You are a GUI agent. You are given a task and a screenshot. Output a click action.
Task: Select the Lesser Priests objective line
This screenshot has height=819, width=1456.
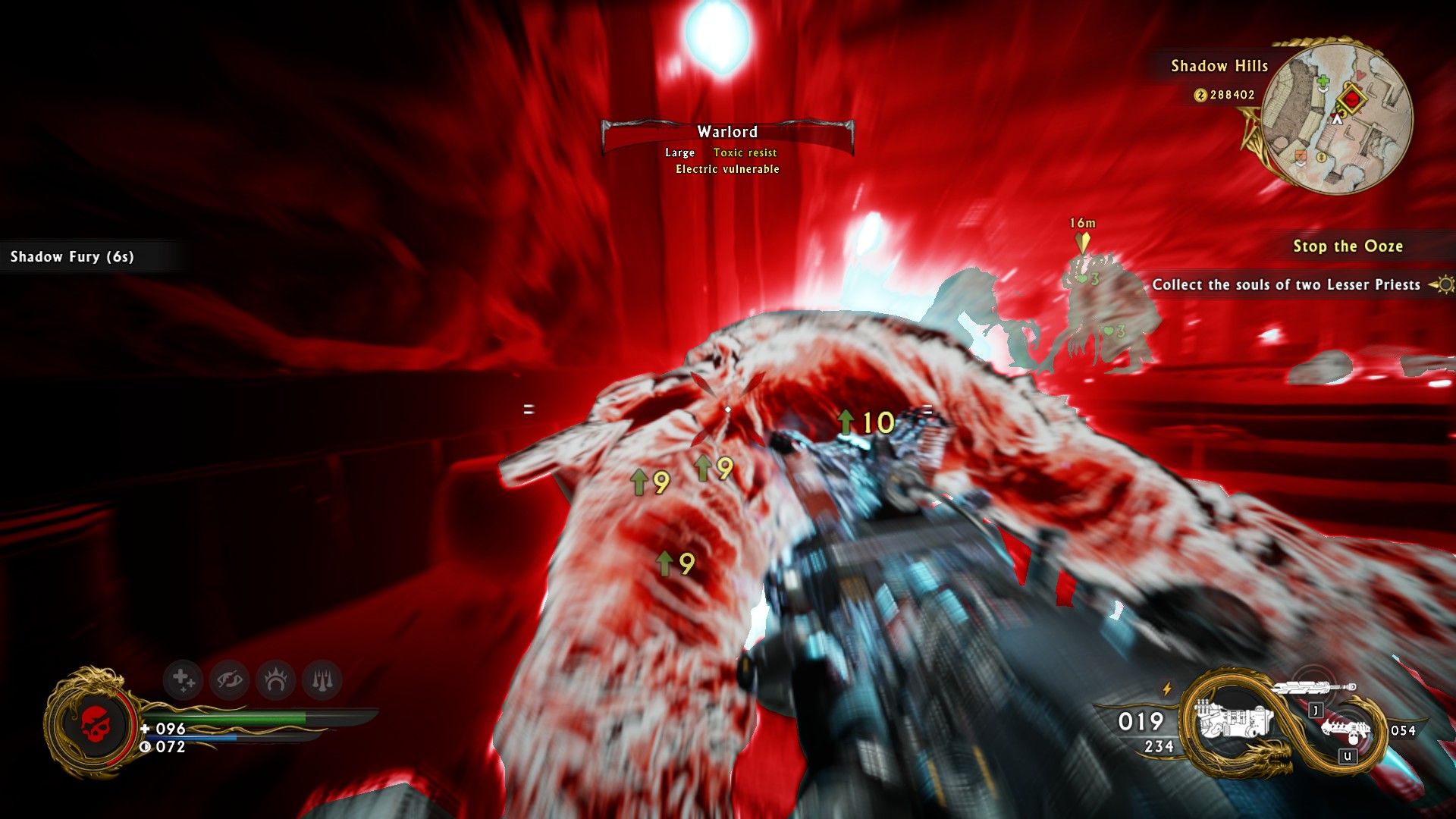(x=1286, y=285)
